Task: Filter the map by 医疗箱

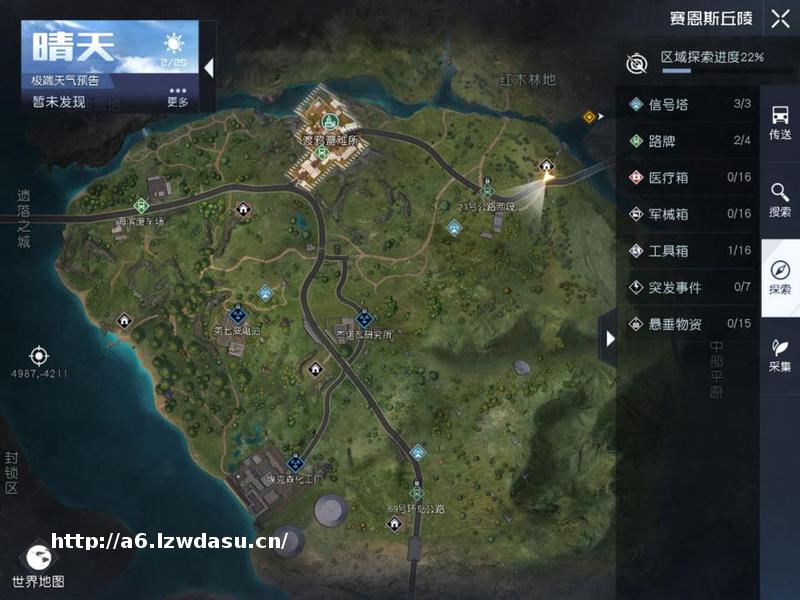Action: coord(690,178)
